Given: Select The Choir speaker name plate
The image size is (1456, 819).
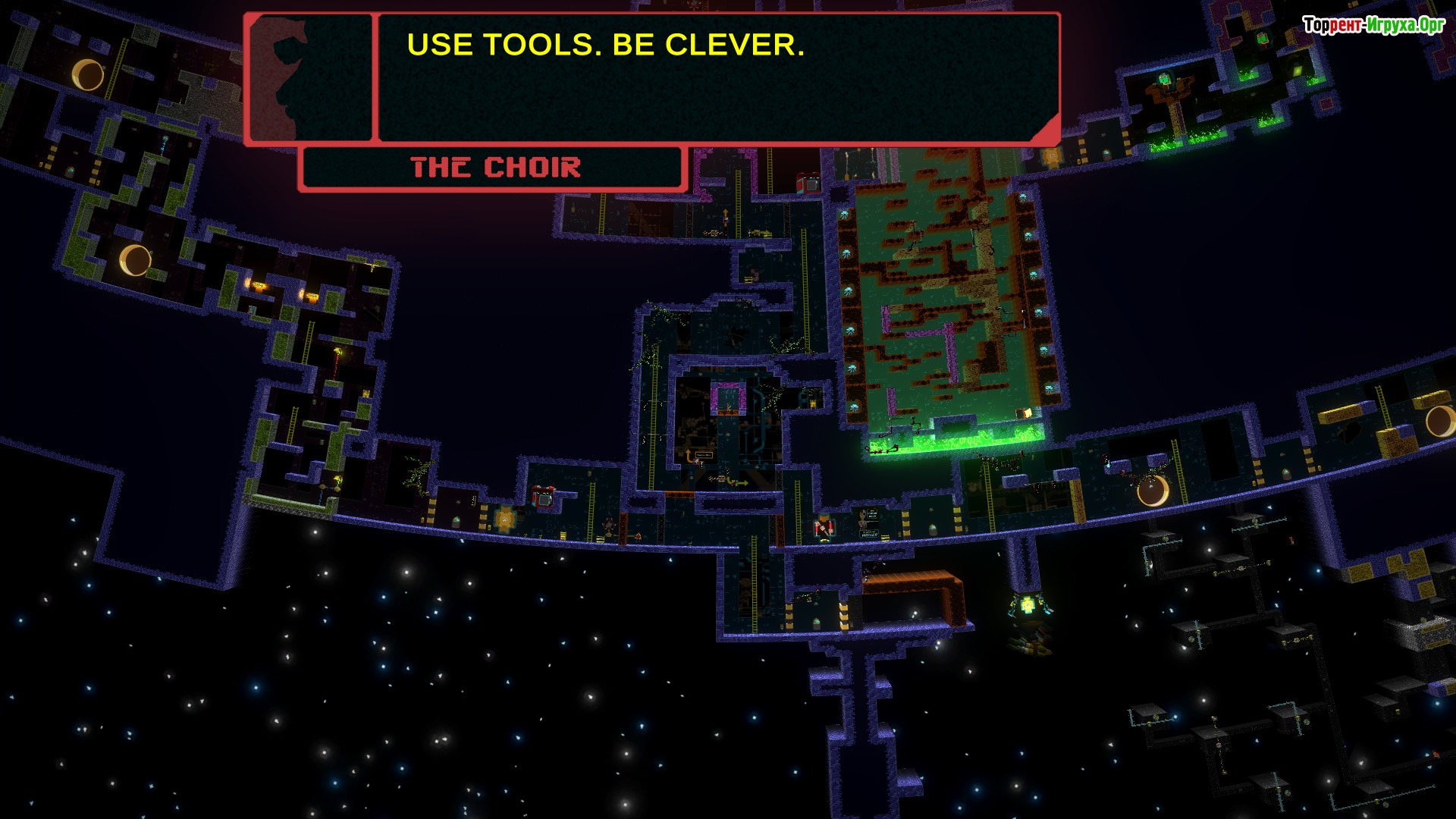Looking at the screenshot, I should point(494,168).
